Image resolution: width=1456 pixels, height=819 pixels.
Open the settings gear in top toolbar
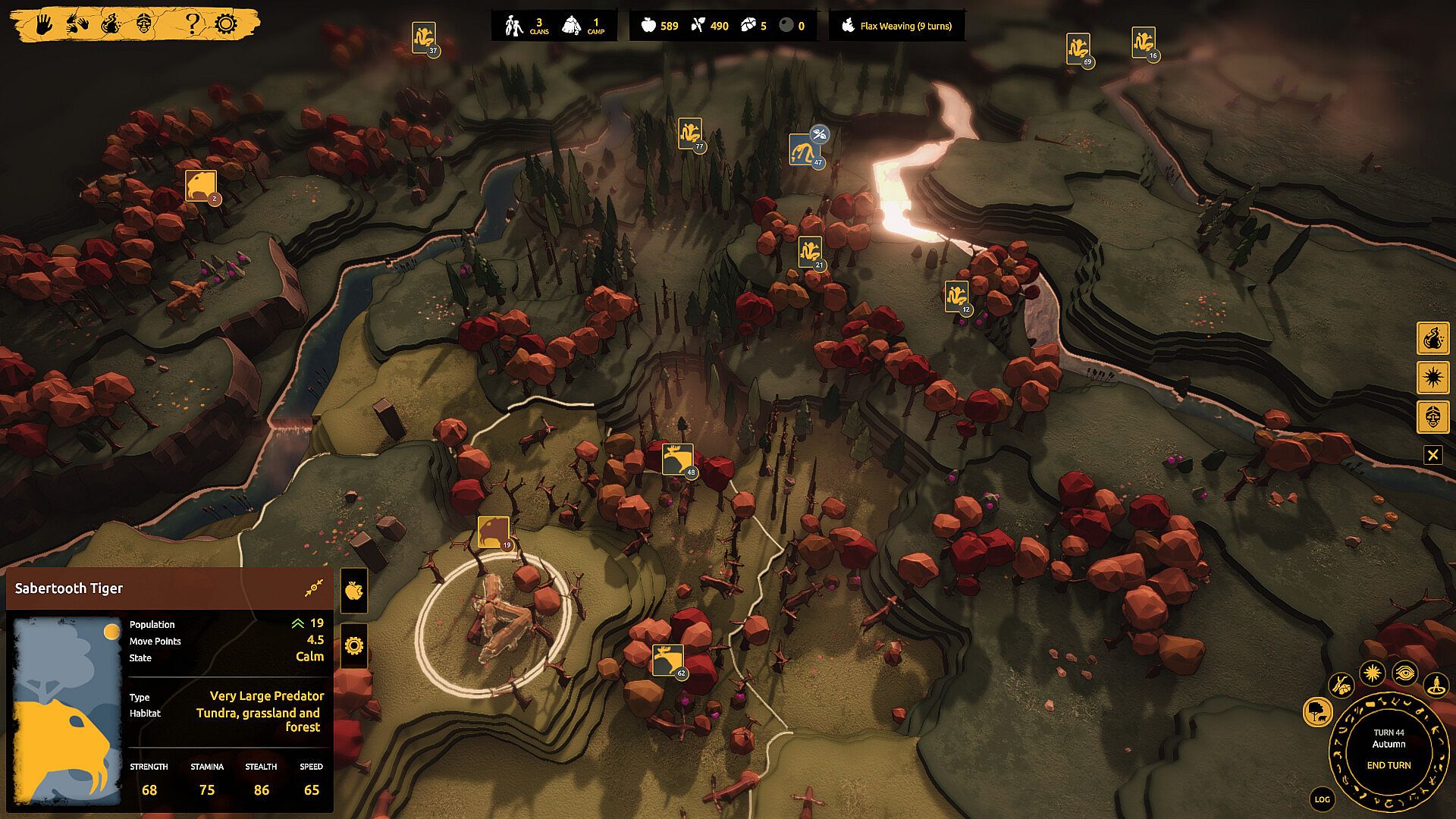[226, 24]
